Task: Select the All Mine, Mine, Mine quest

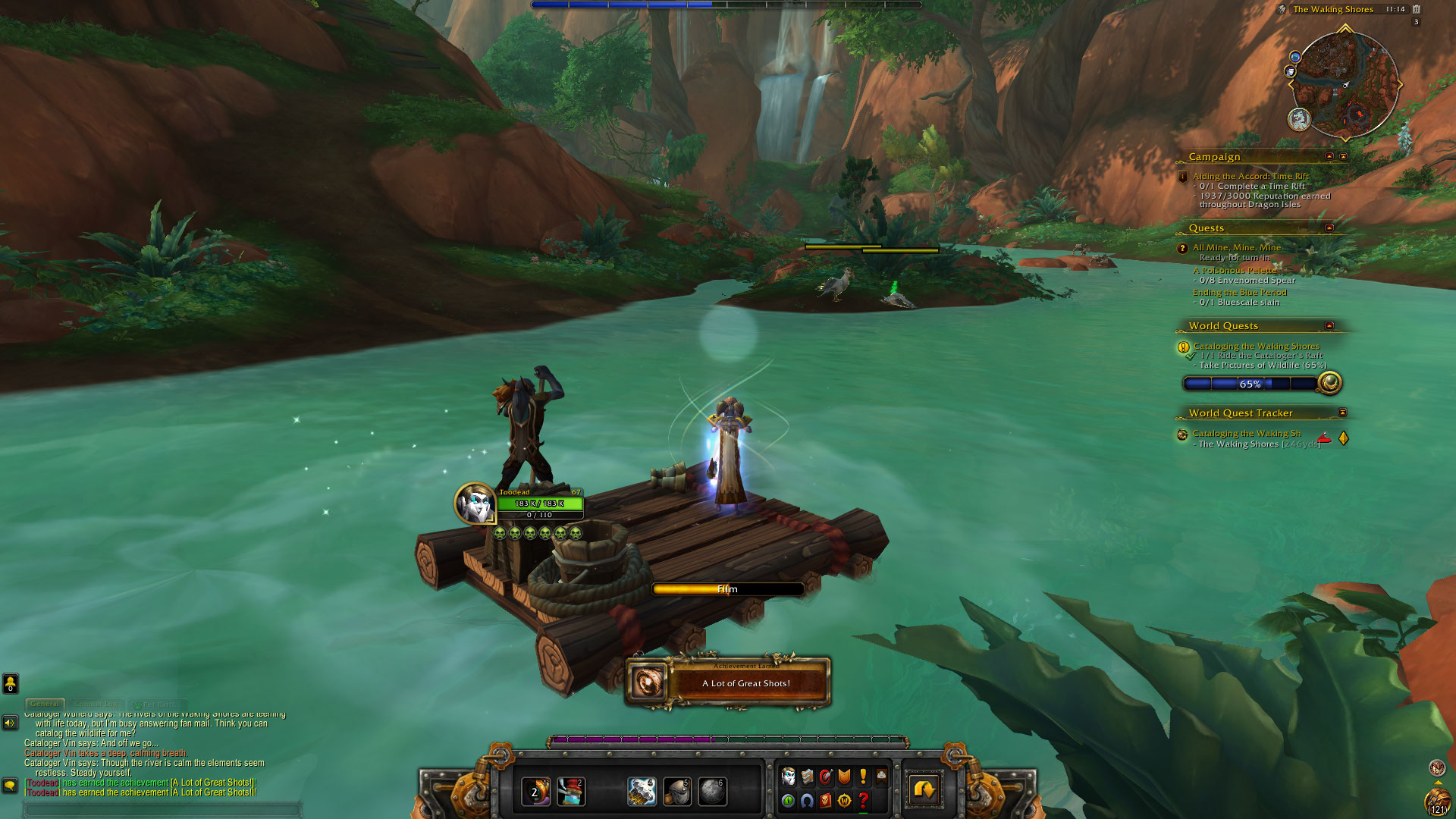Action: (1236, 247)
